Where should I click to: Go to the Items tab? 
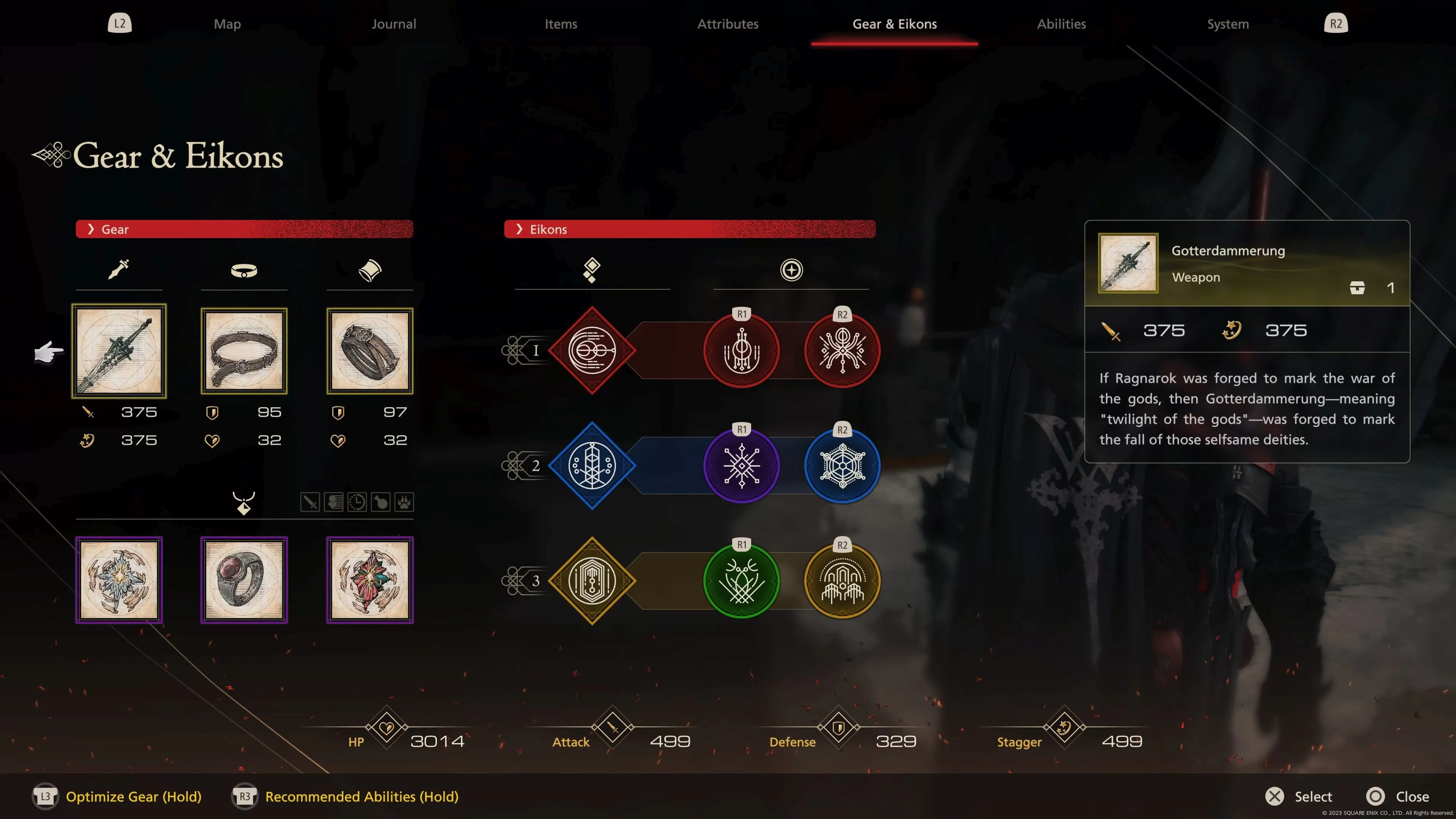561,24
